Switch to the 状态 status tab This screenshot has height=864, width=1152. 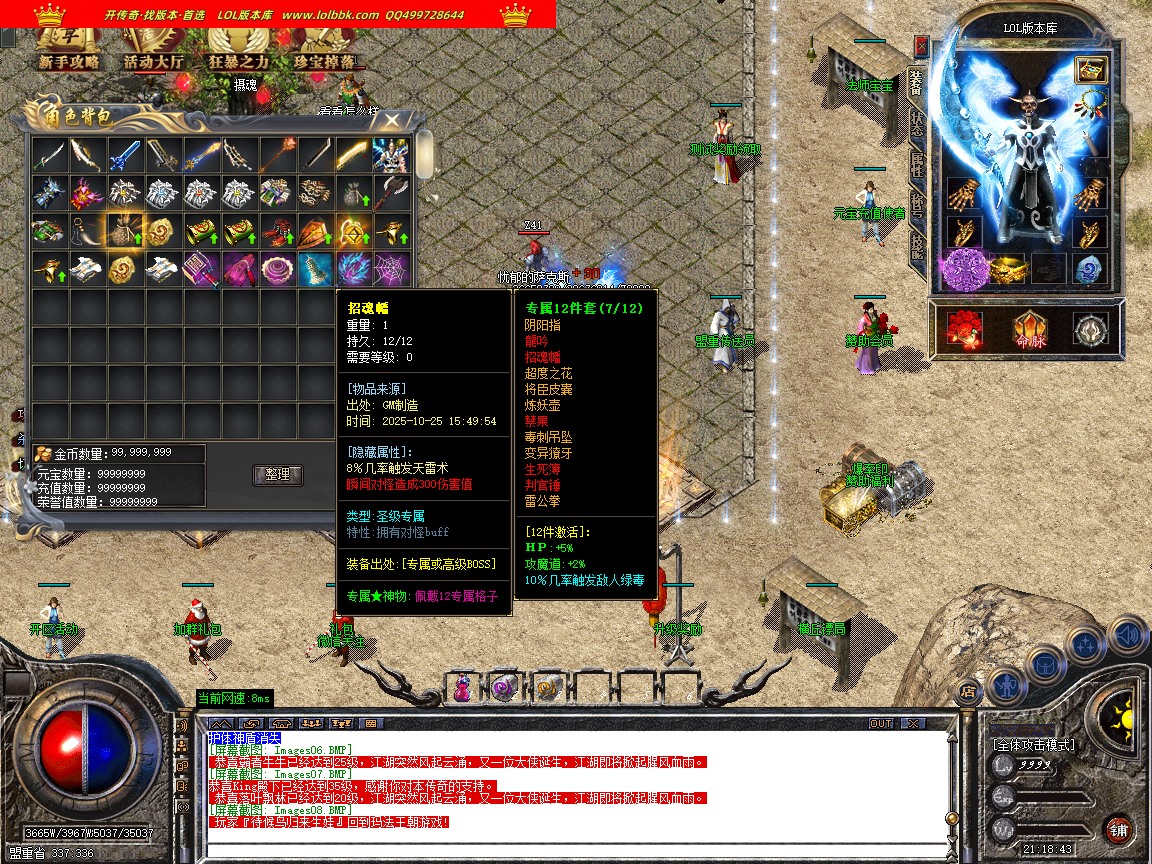click(916, 122)
